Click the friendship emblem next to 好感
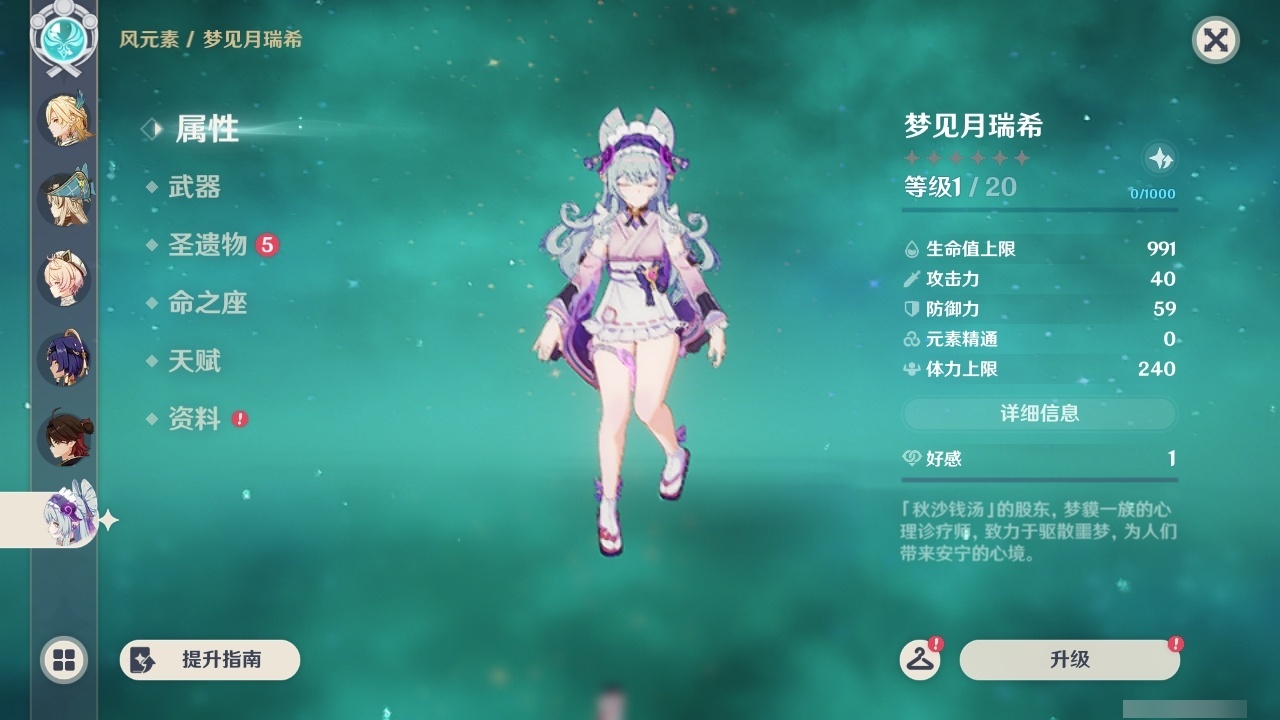Viewport: 1280px width, 720px height. tap(913, 458)
